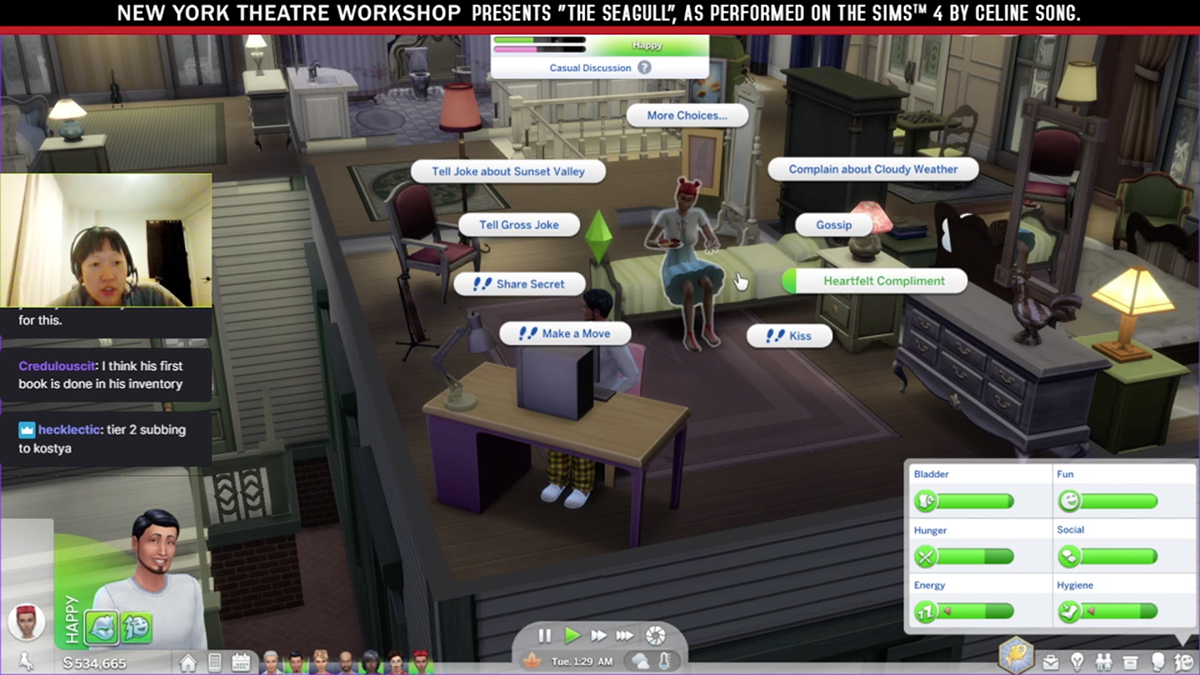Select Tell Joke about Sunset Valley
This screenshot has height=675, width=1200.
[x=508, y=171]
